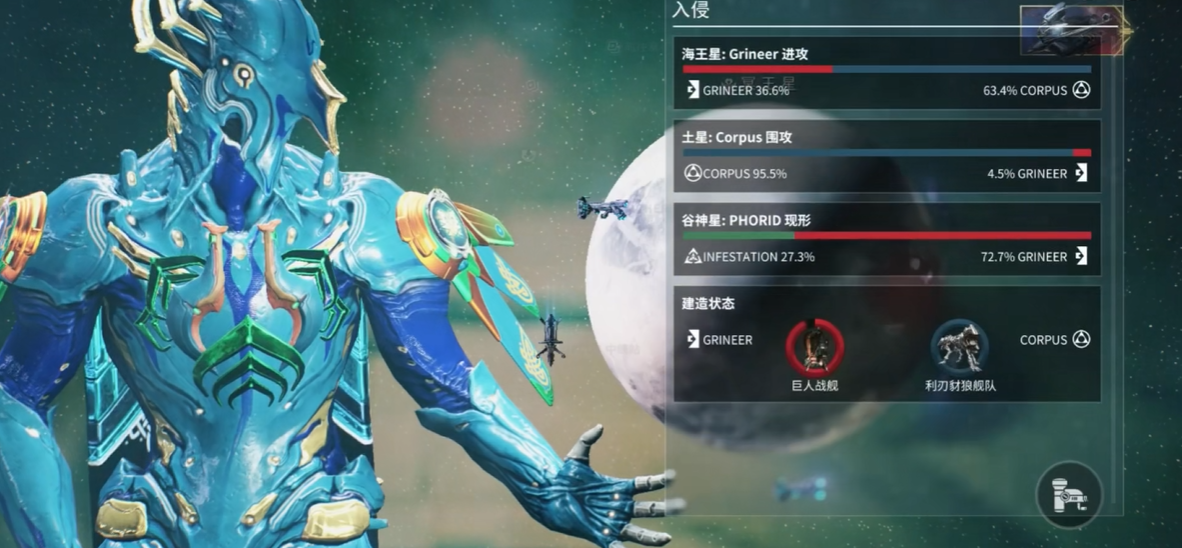The image size is (1182, 548).
Task: Click the 巨人战舰 Grineer construction icon
Action: click(x=815, y=345)
